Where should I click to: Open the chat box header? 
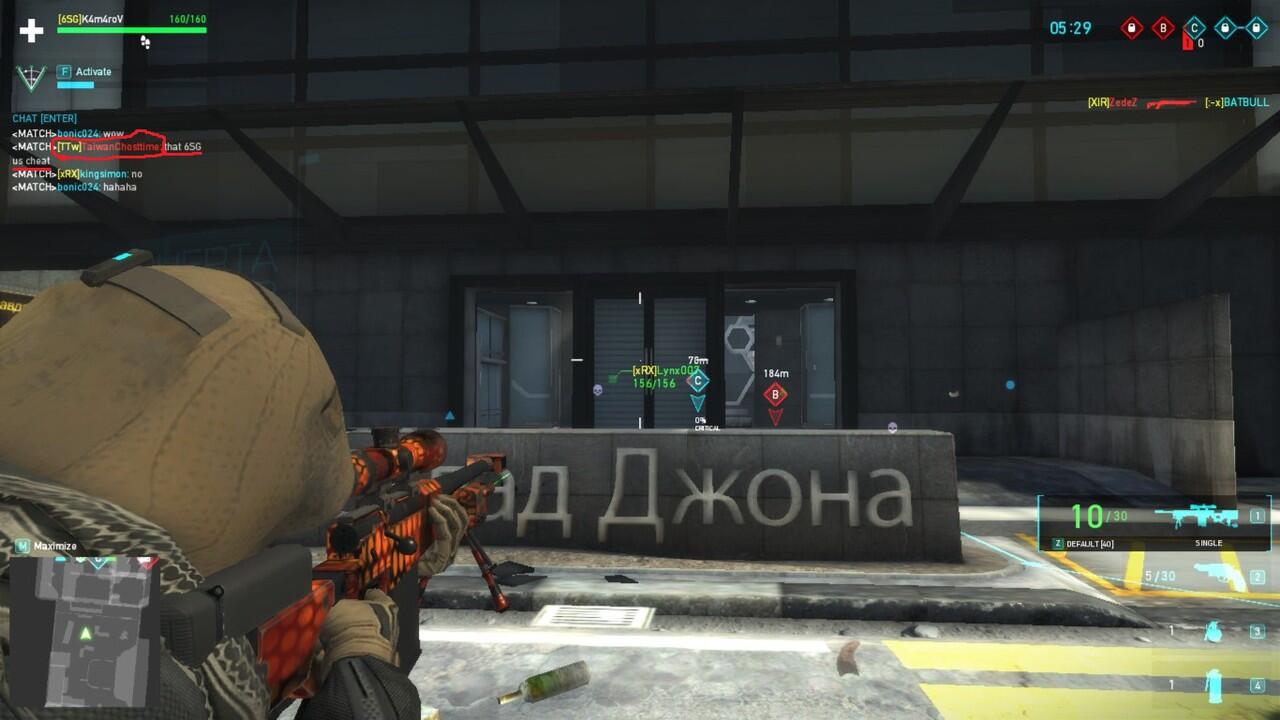click(x=44, y=119)
